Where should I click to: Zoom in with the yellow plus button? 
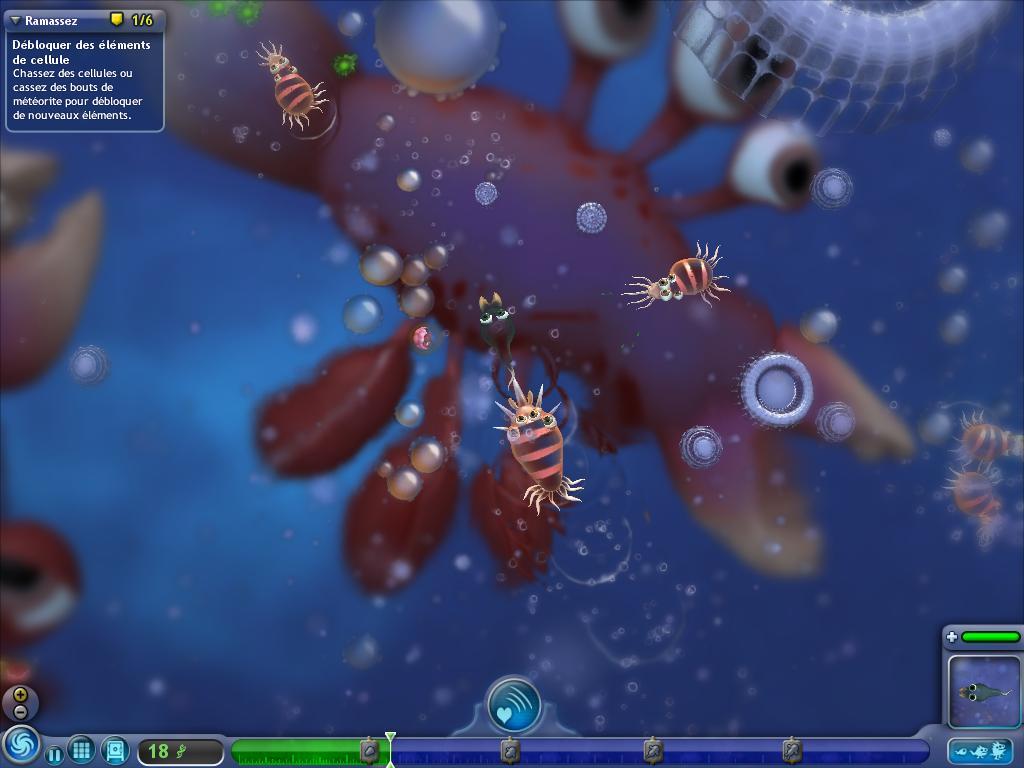(20, 694)
